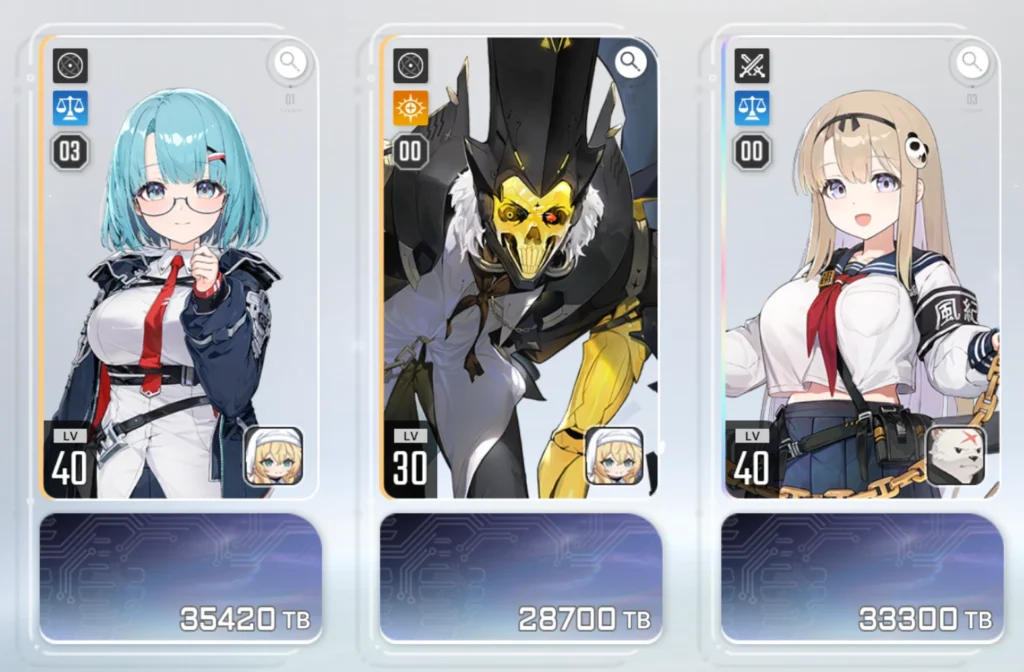Screen dimensions: 1024x672
Task: Inspect the teal-haired girl via magnifier icon
Action: coord(290,63)
